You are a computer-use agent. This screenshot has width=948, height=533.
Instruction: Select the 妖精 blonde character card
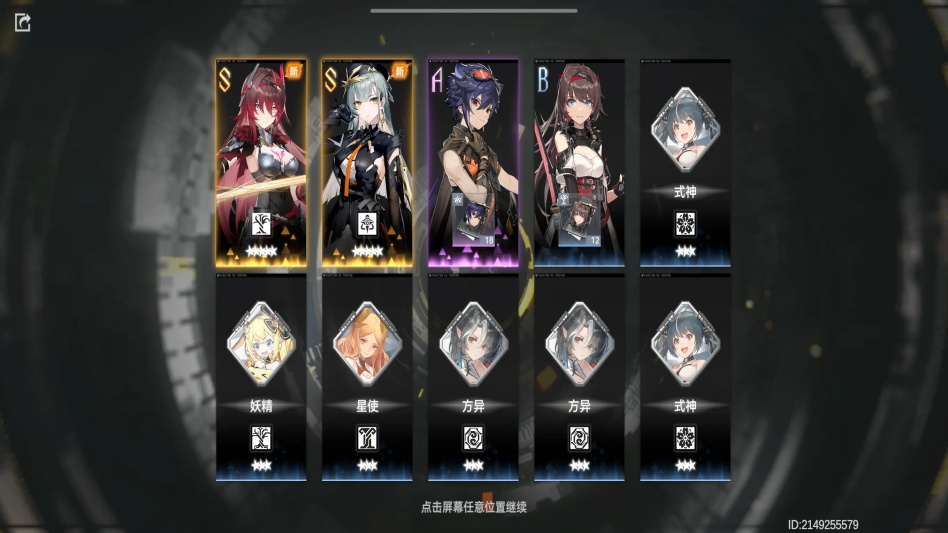pos(261,378)
